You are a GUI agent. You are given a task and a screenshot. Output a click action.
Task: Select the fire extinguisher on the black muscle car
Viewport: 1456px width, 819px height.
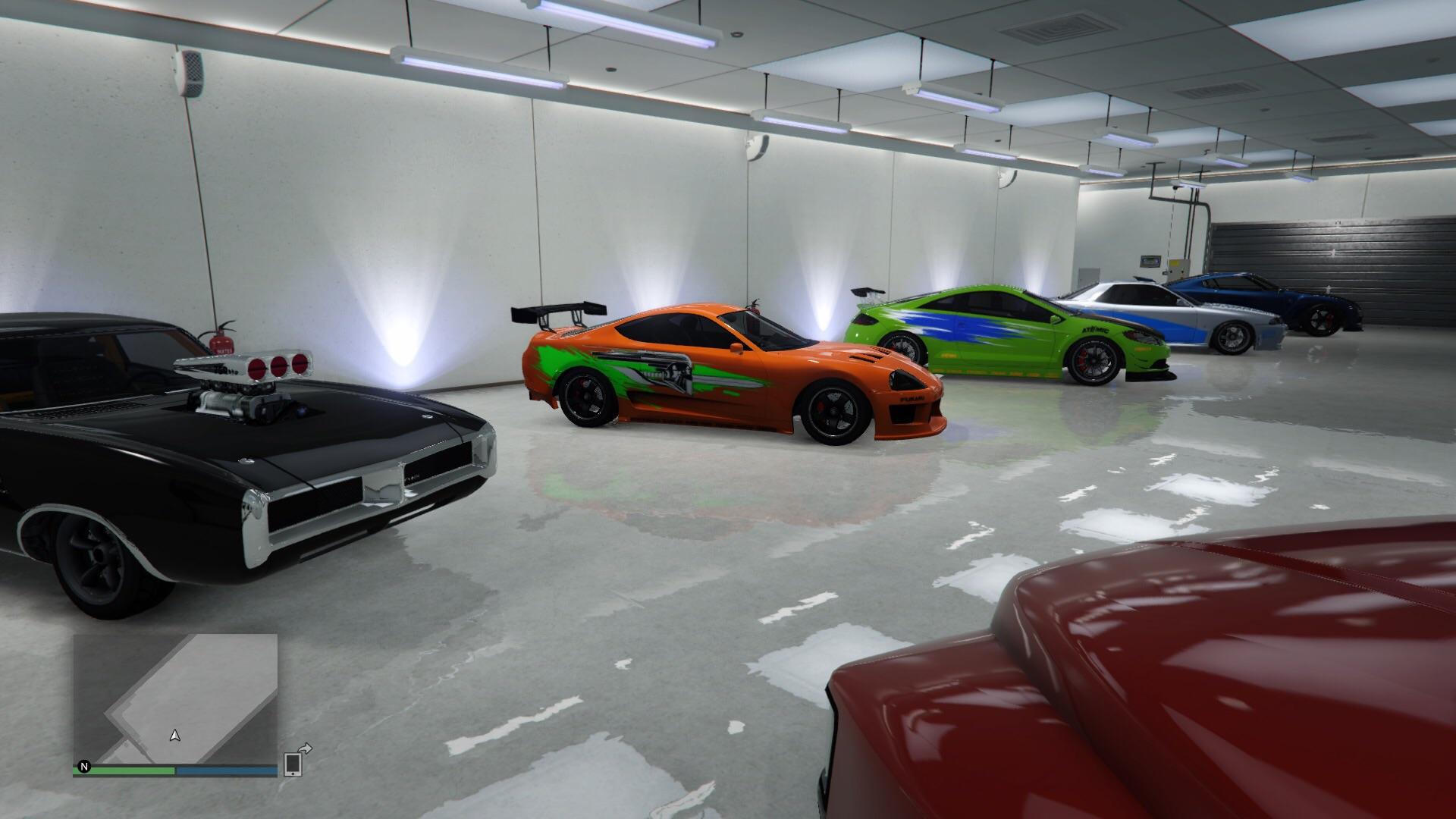[x=221, y=343]
